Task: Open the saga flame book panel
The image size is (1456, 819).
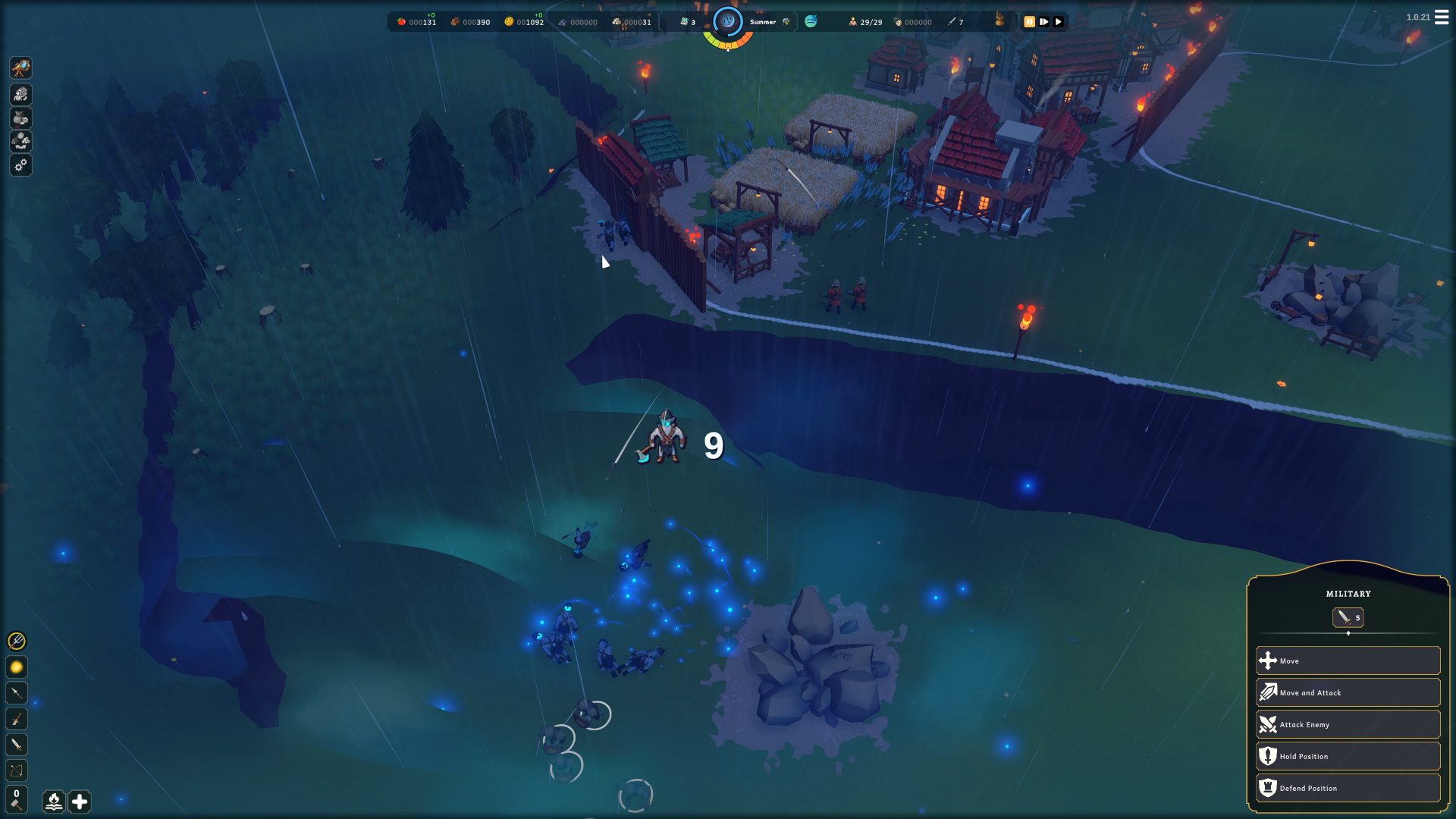Action: coord(53,802)
